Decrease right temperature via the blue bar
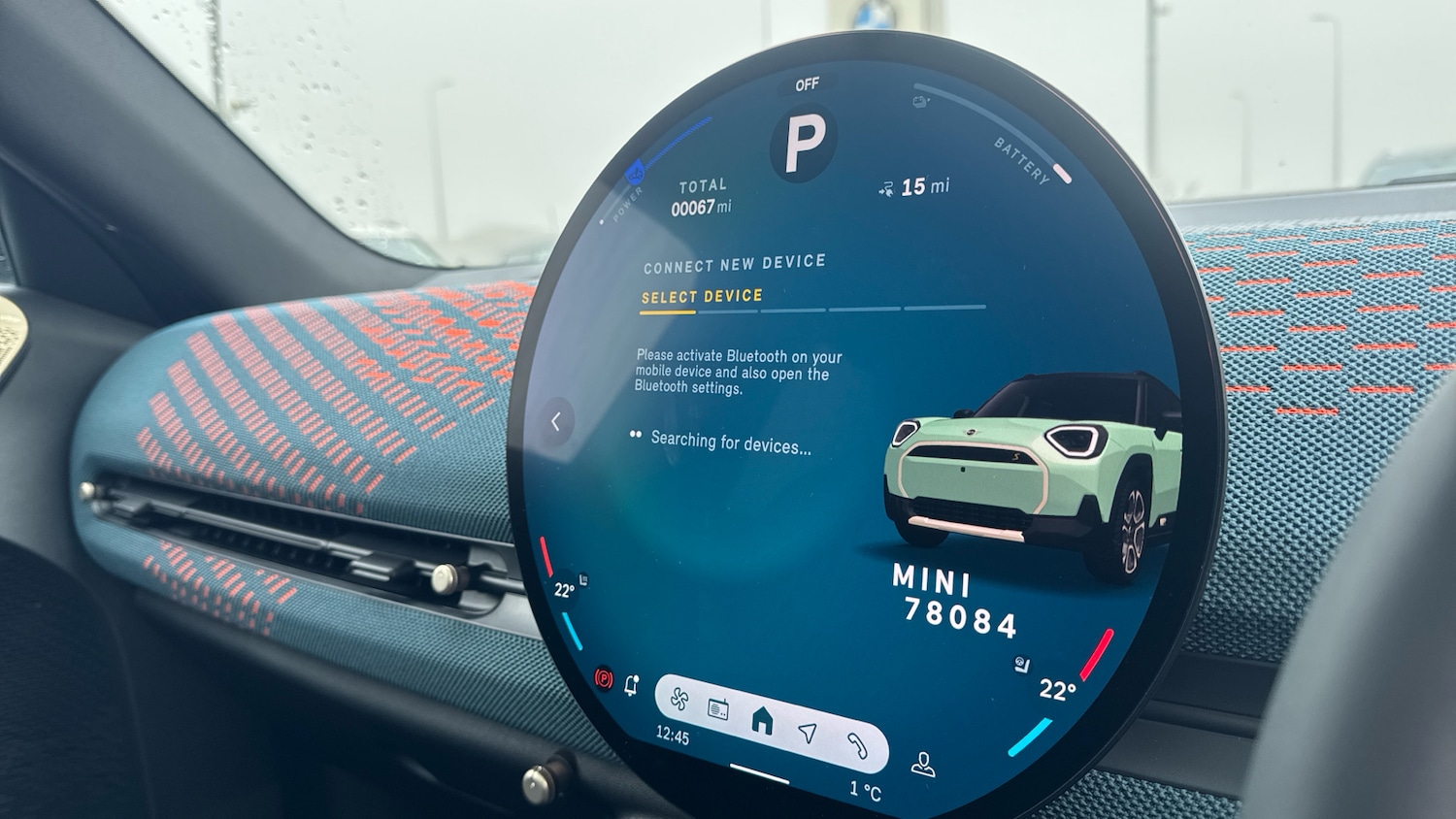1456x819 pixels. (1030, 737)
